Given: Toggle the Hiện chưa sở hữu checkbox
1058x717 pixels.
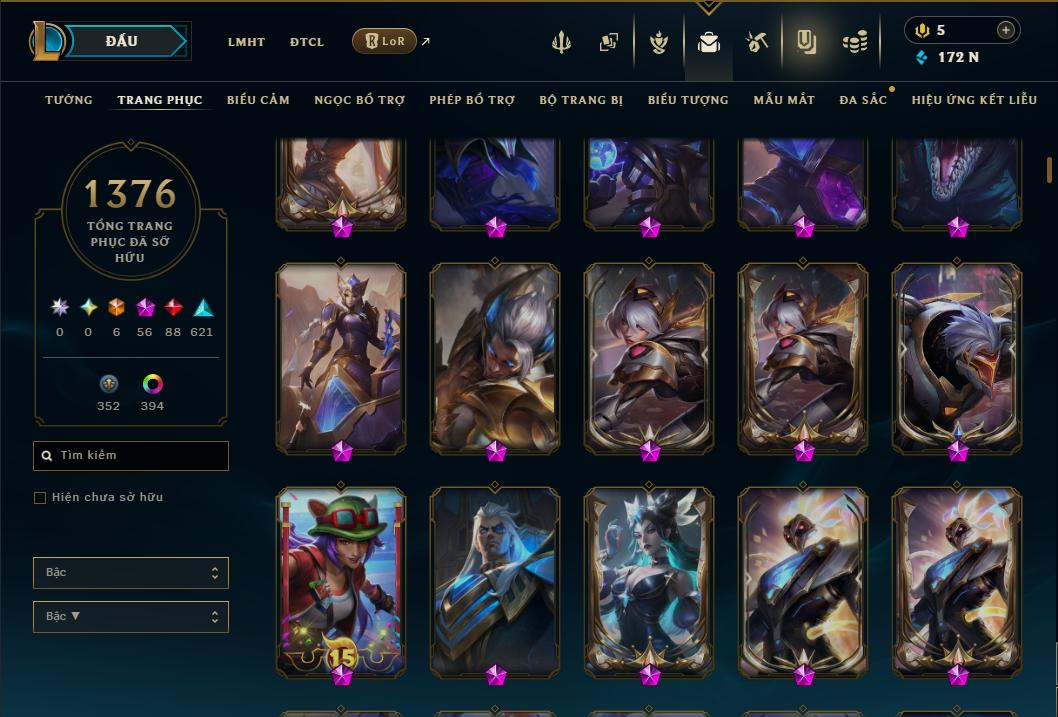Looking at the screenshot, I should pyautogui.click(x=40, y=498).
